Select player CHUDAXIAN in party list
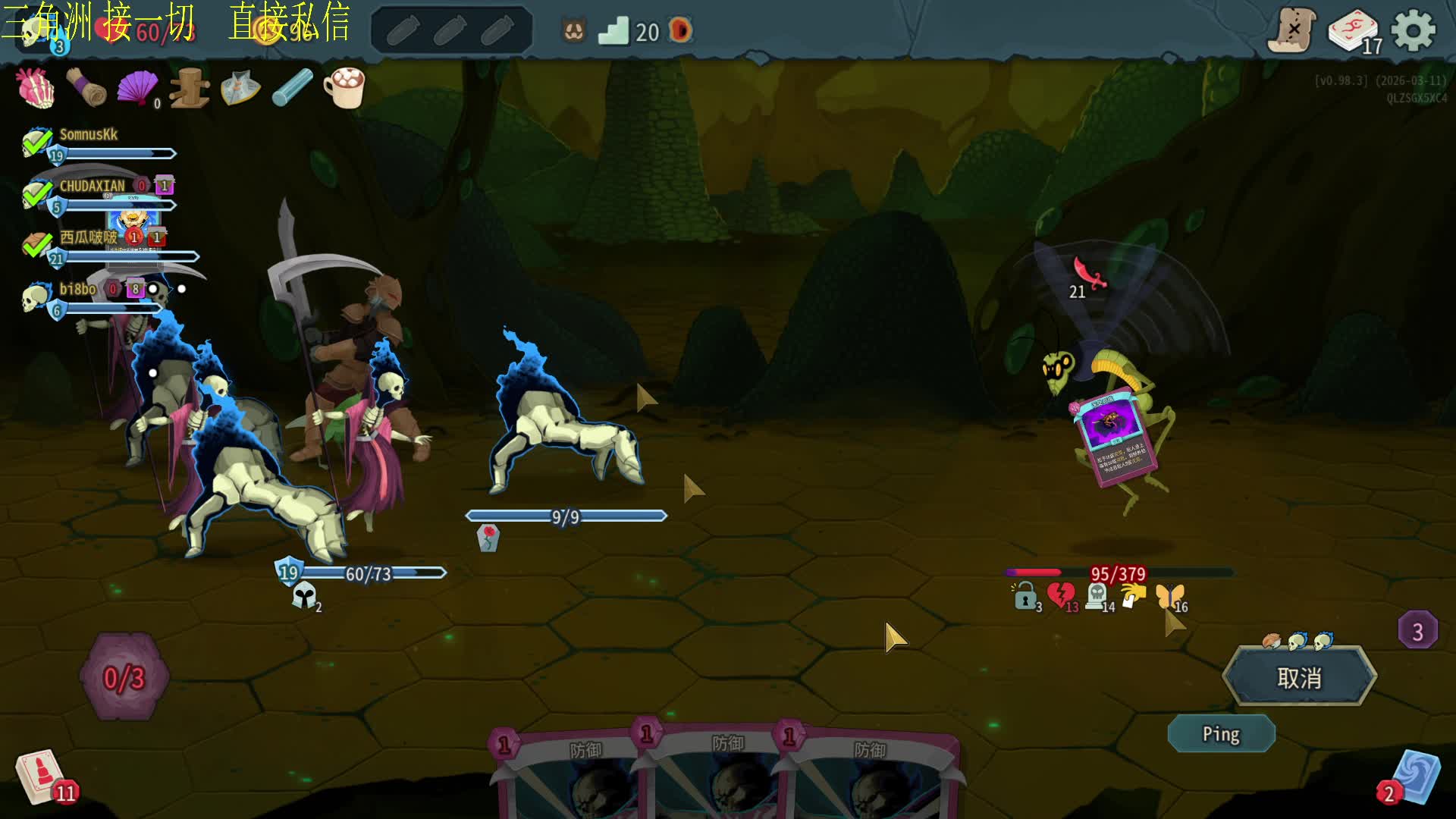 click(x=92, y=187)
